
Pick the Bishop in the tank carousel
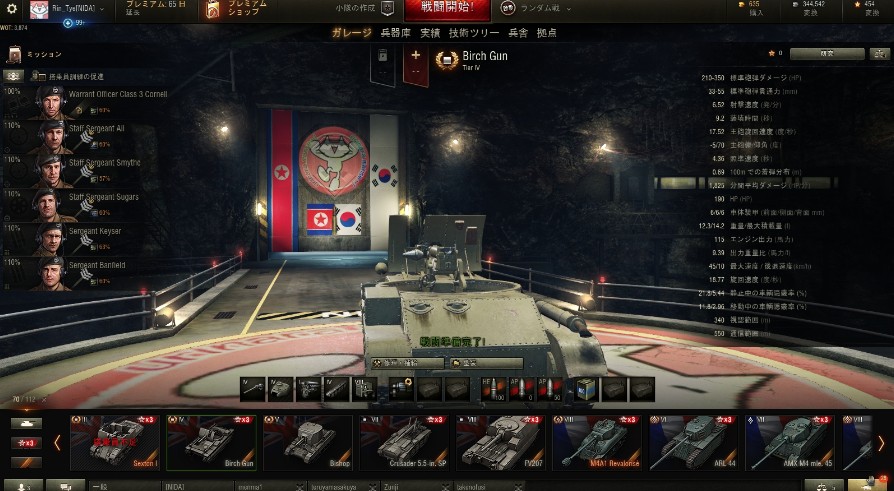[306, 441]
